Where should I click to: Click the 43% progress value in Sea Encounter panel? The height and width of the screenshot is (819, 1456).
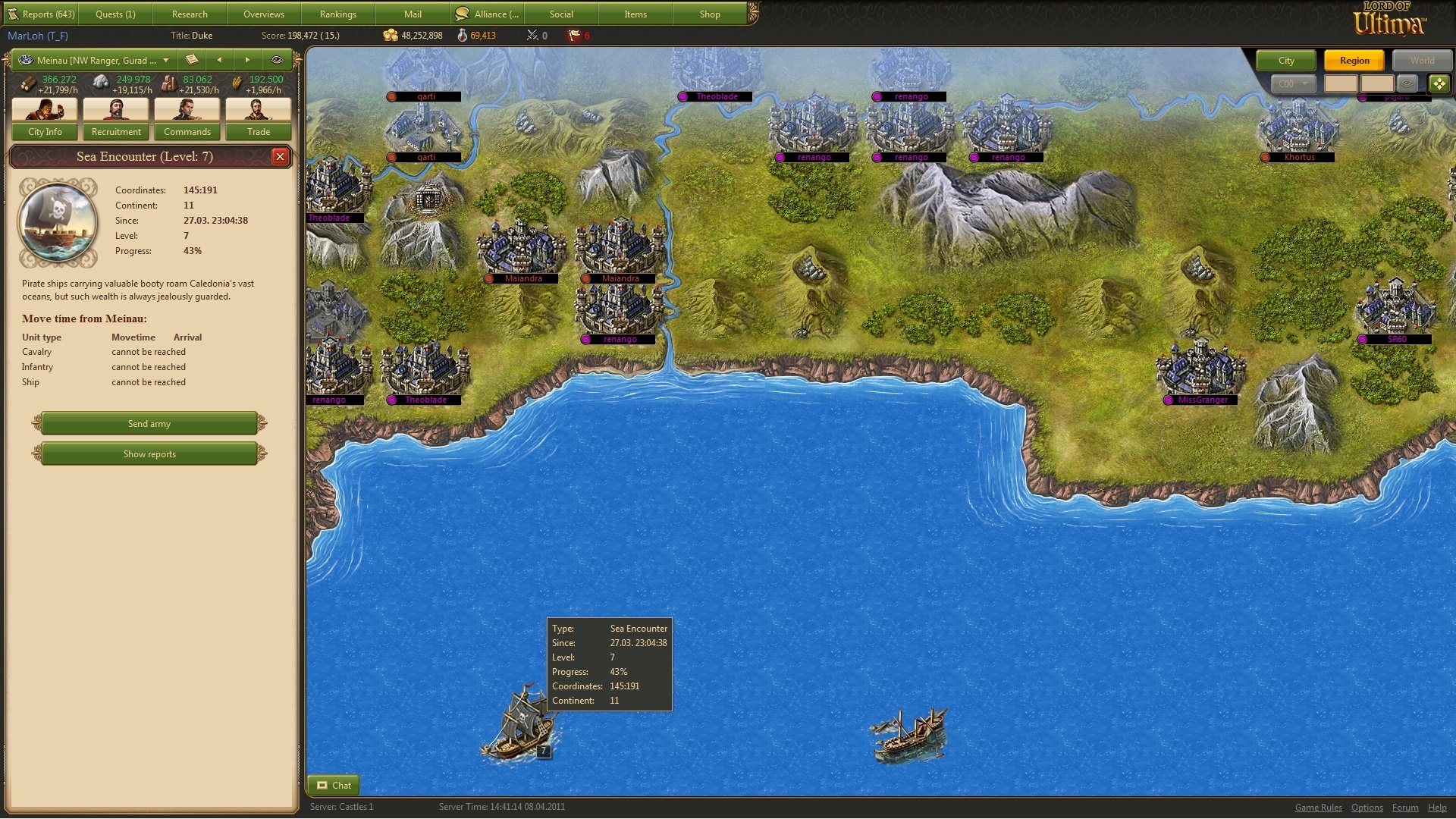[193, 251]
